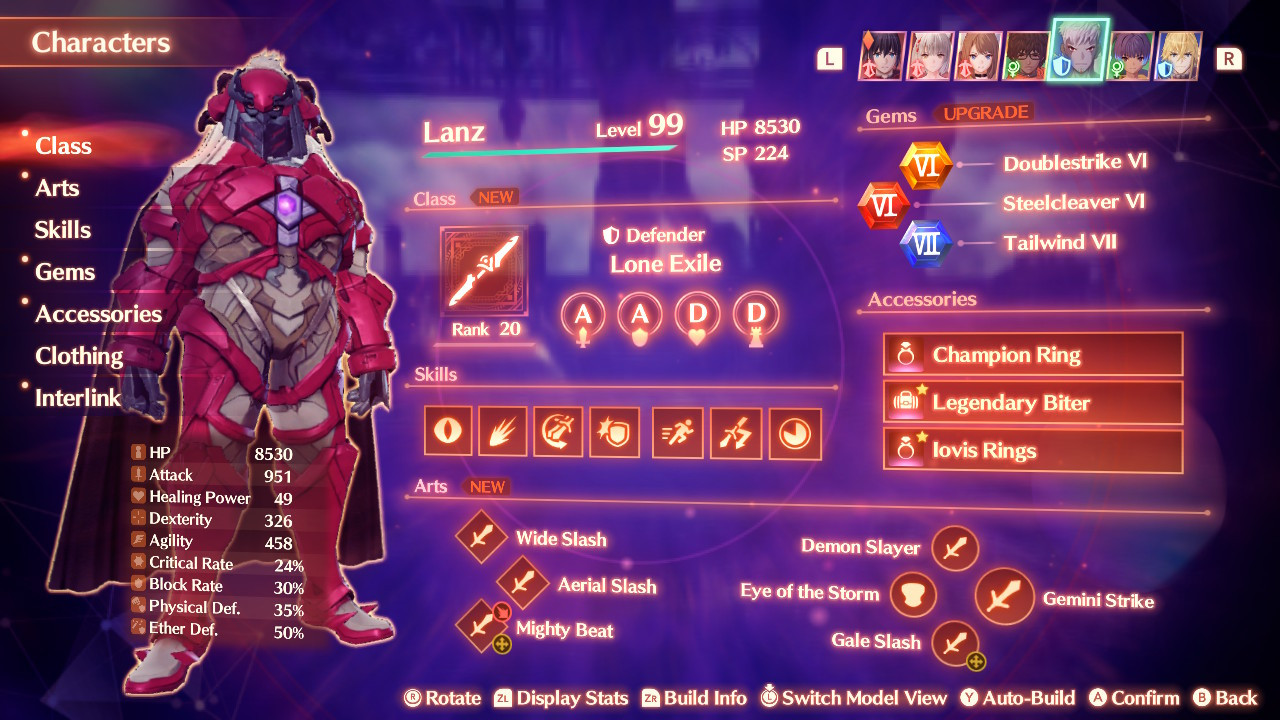Select the Wide Slash art icon
This screenshot has height=720, width=1280.
(481, 537)
